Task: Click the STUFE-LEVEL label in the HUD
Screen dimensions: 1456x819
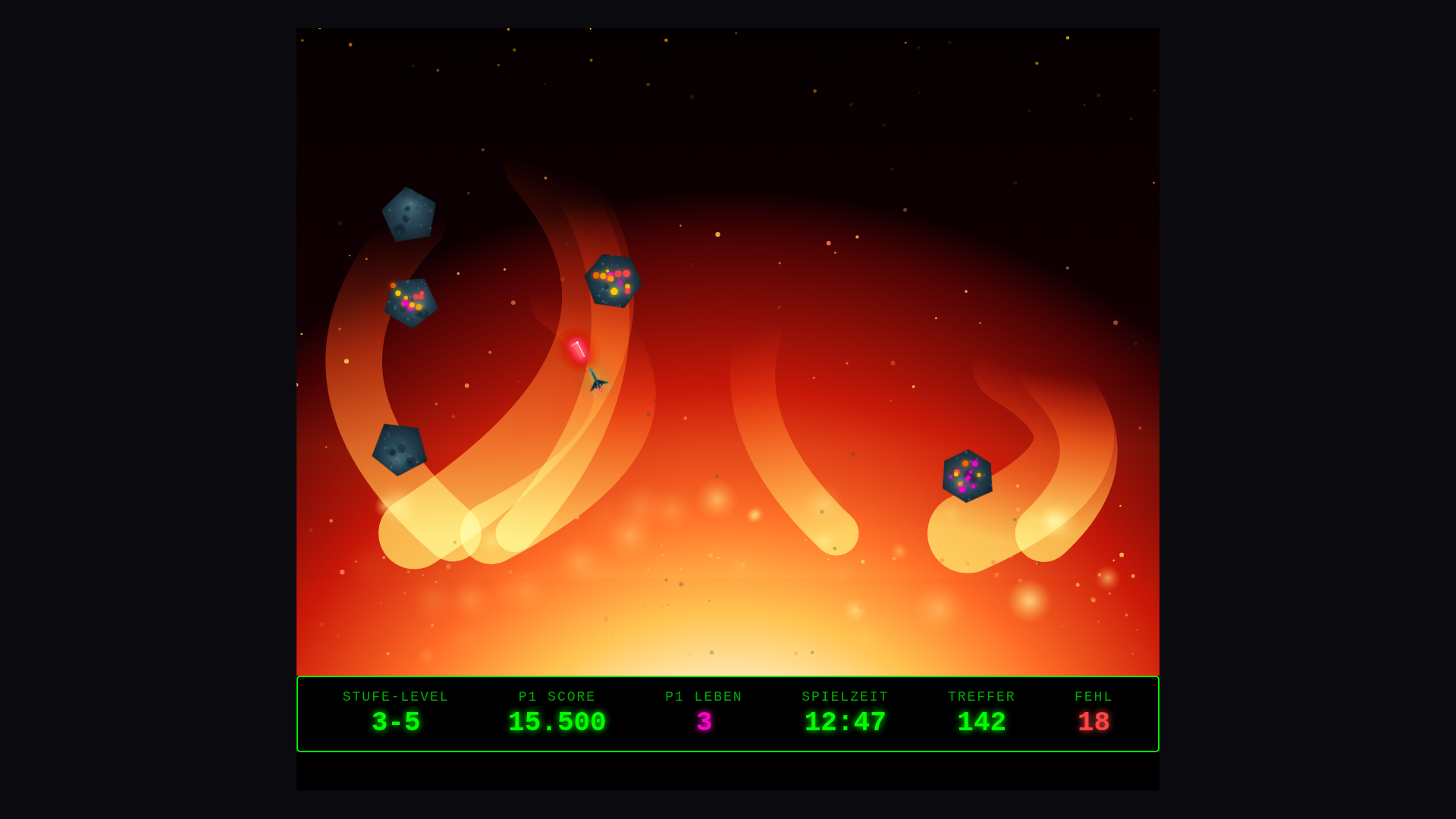Action: tap(395, 696)
